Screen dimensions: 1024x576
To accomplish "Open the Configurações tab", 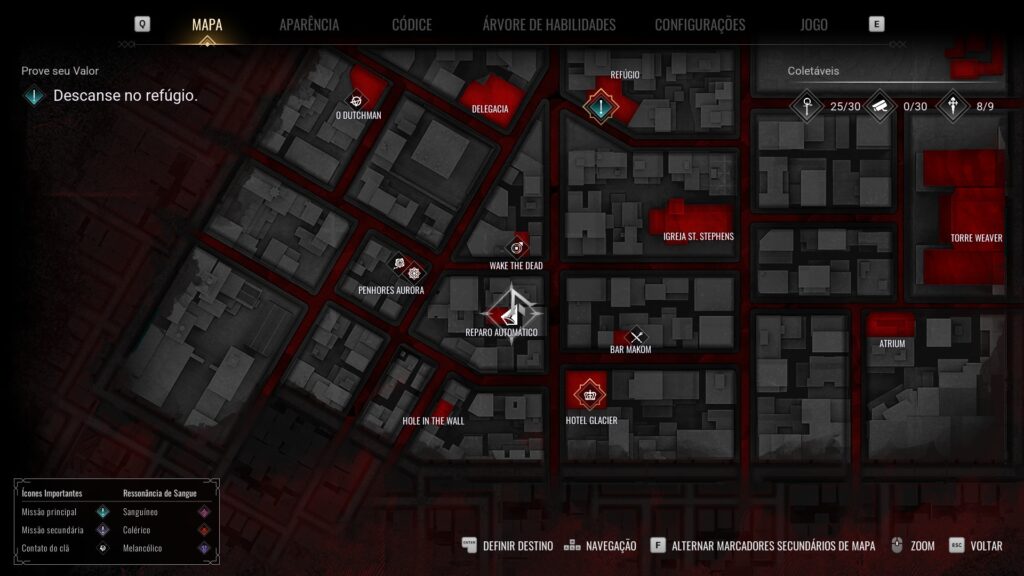I will (x=700, y=24).
